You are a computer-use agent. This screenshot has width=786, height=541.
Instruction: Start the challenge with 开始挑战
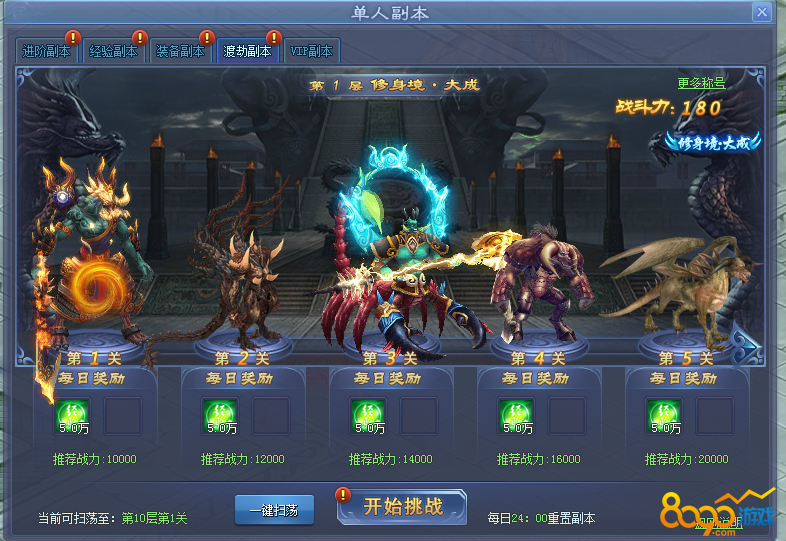click(403, 506)
